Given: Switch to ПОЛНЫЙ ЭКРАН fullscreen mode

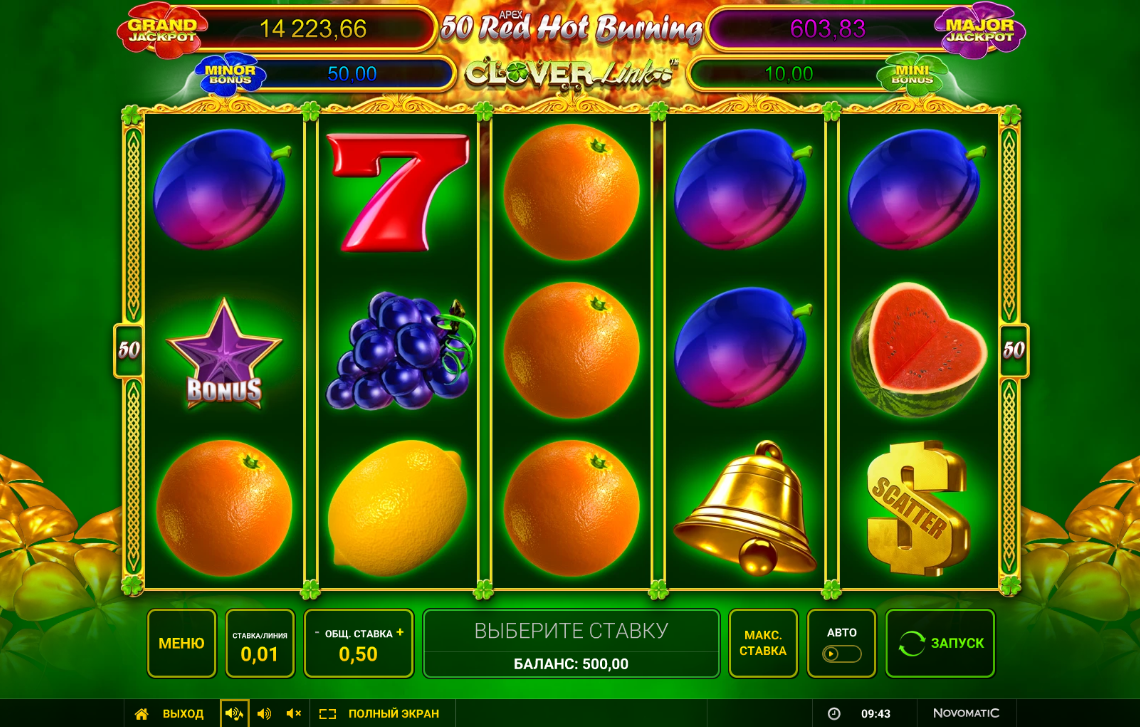Looking at the screenshot, I should (380, 714).
